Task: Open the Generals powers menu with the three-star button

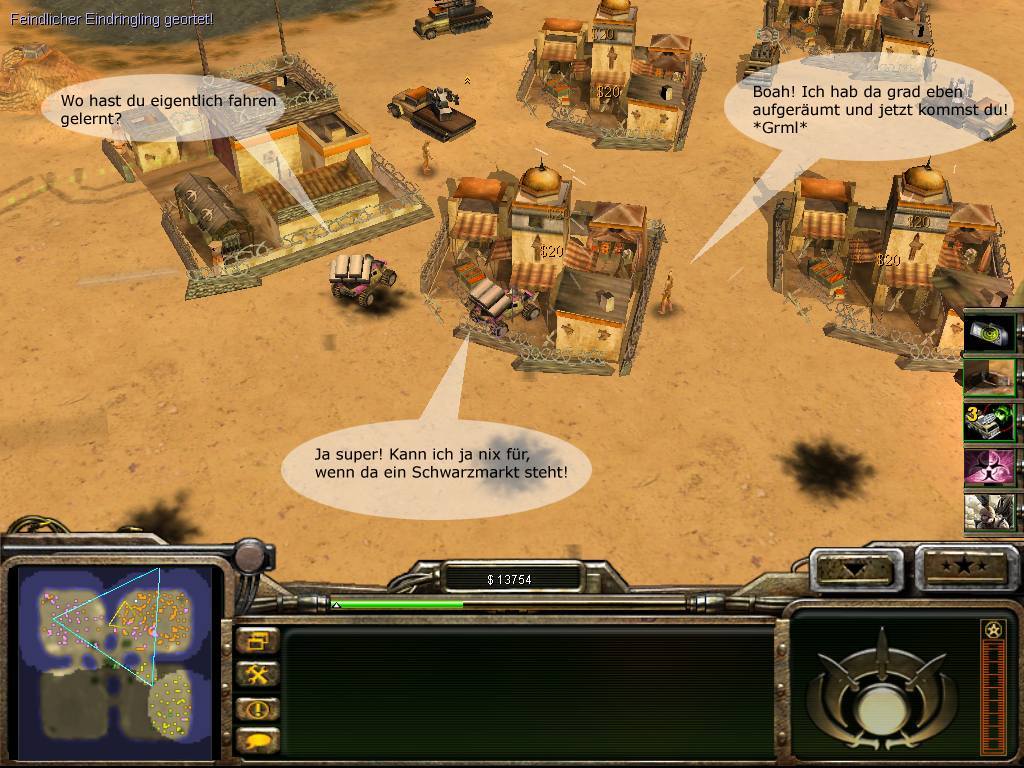Action: [962, 567]
